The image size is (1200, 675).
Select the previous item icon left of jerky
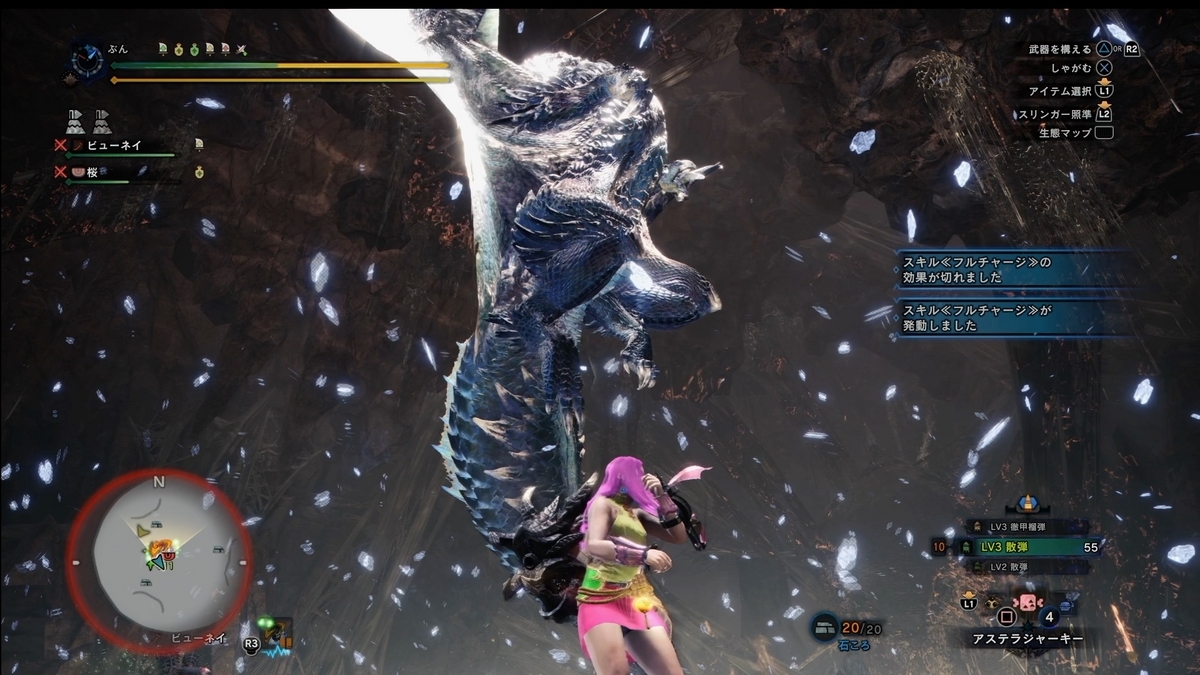pos(995,605)
